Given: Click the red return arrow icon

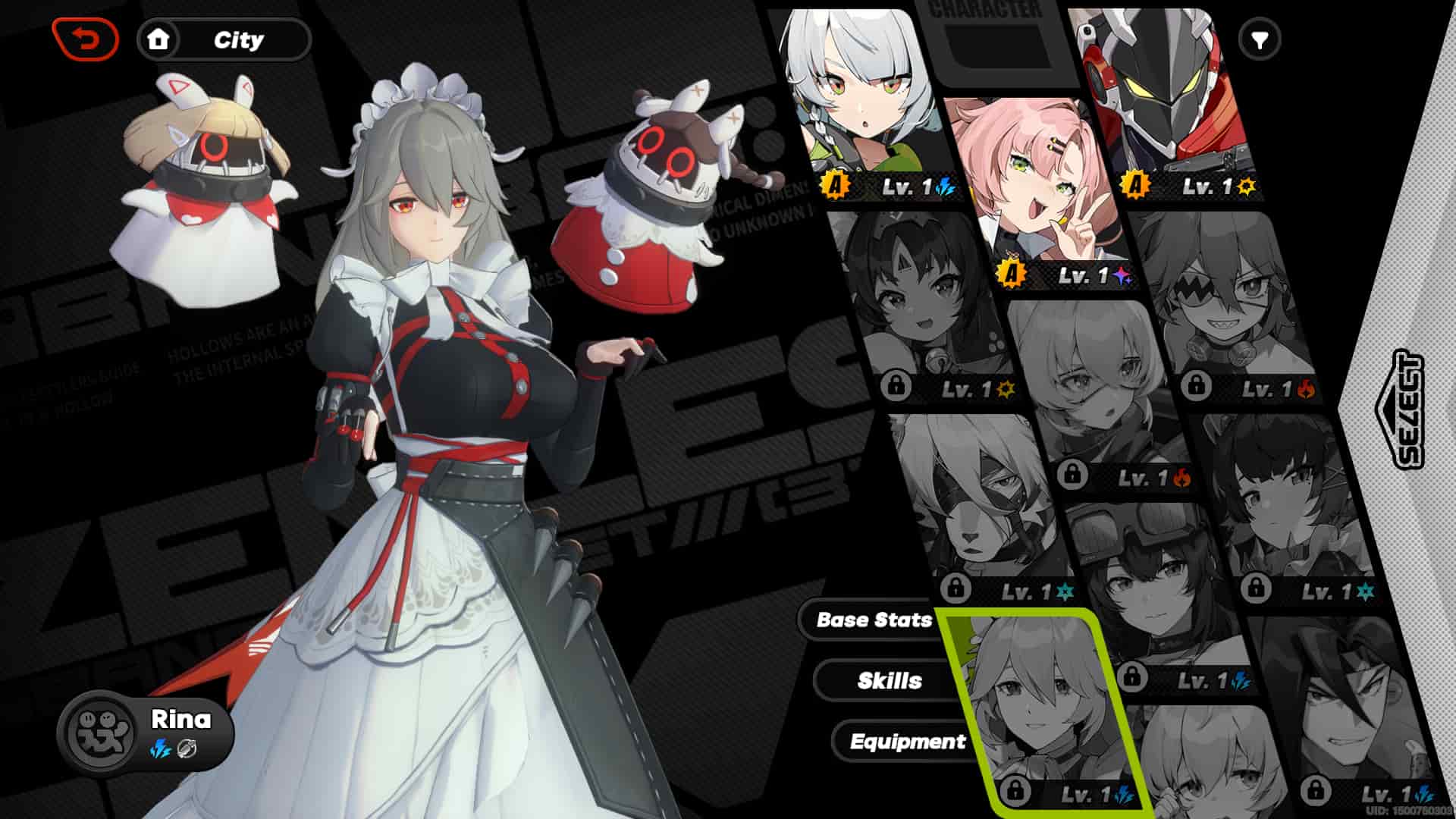Looking at the screenshot, I should coord(86,40).
